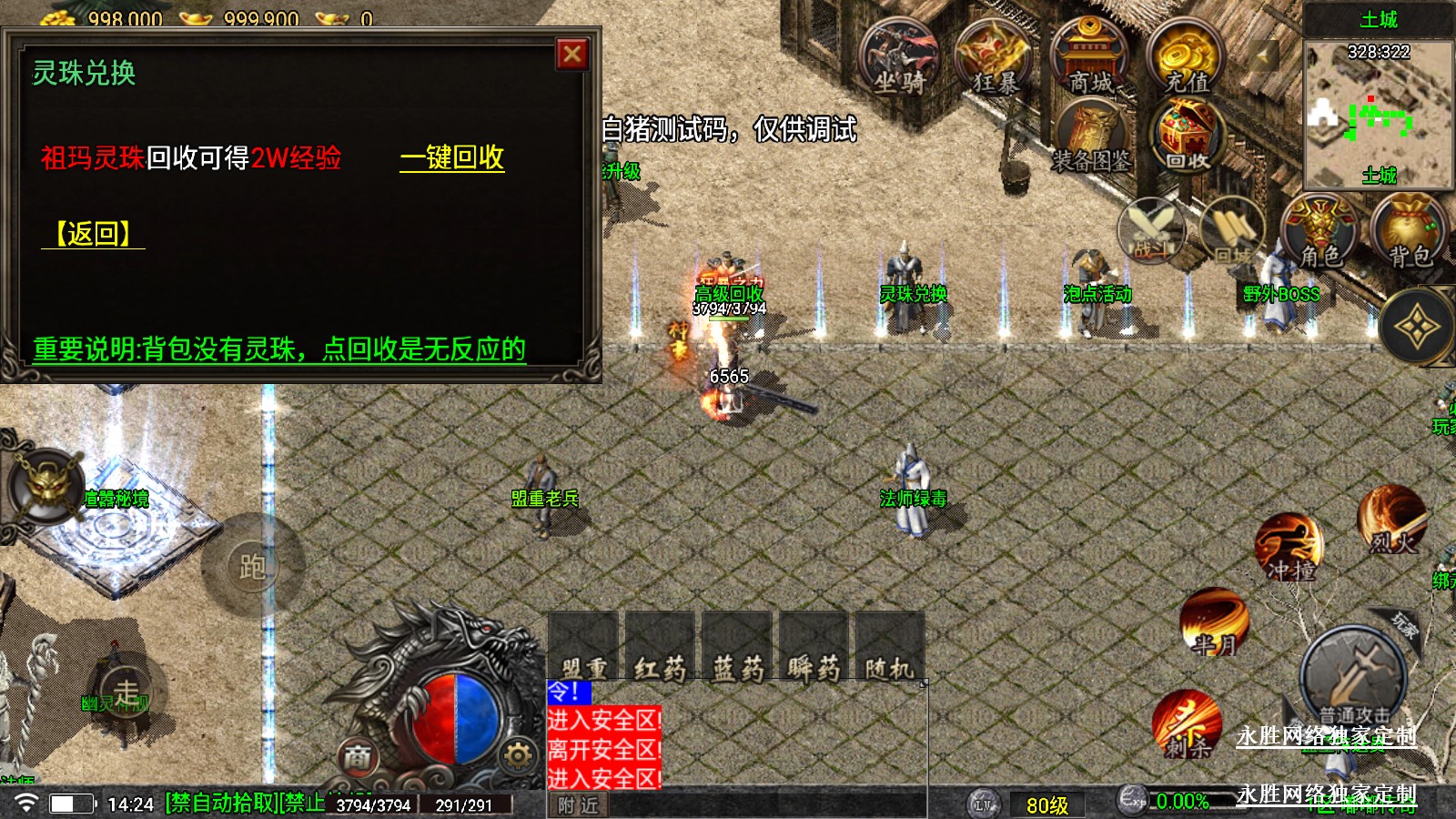Screen dimensions: 1456x819
Task: Cast the 半月 skill
Action: point(1215,623)
